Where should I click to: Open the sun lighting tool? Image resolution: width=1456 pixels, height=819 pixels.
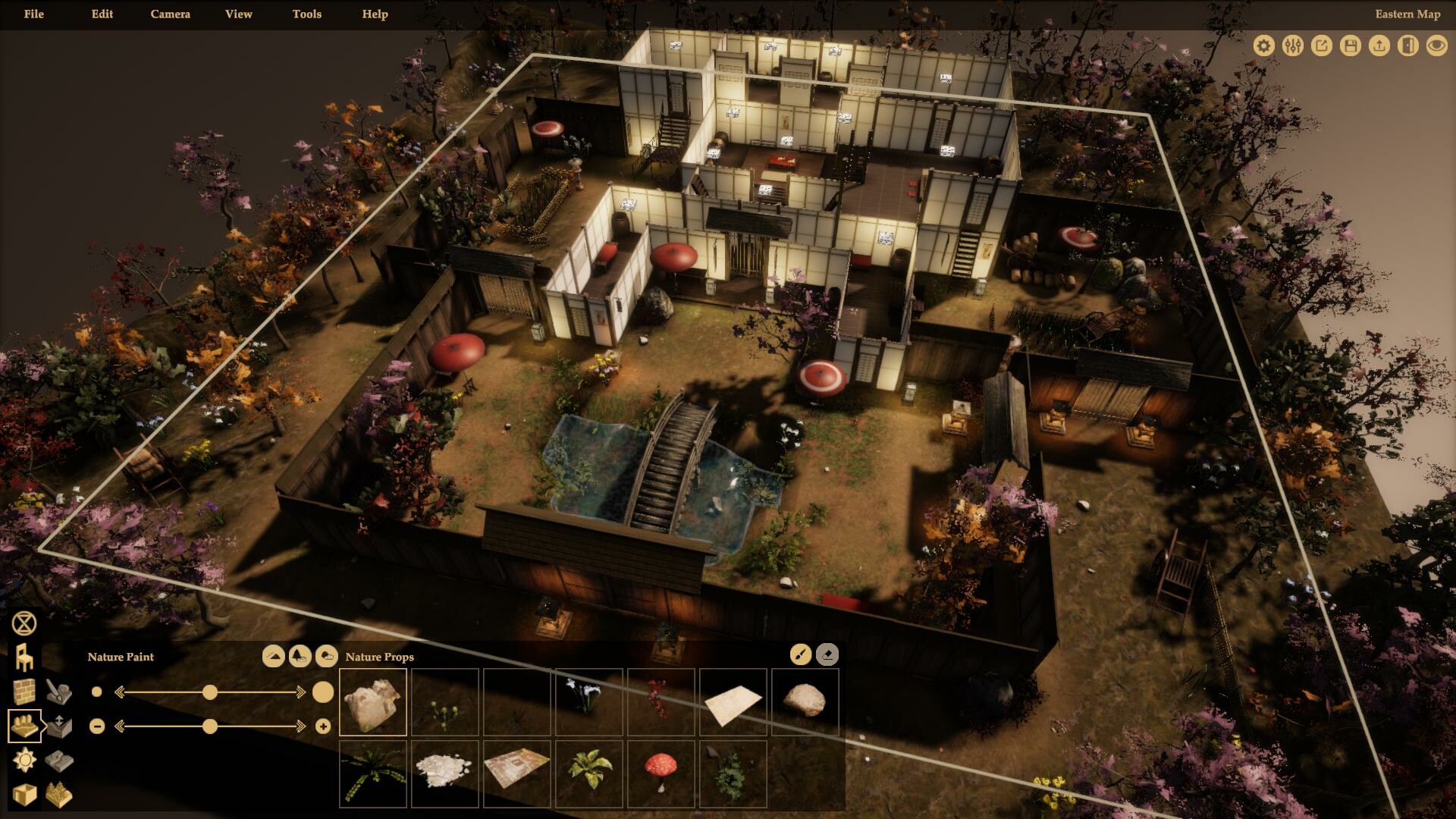pyautogui.click(x=24, y=759)
